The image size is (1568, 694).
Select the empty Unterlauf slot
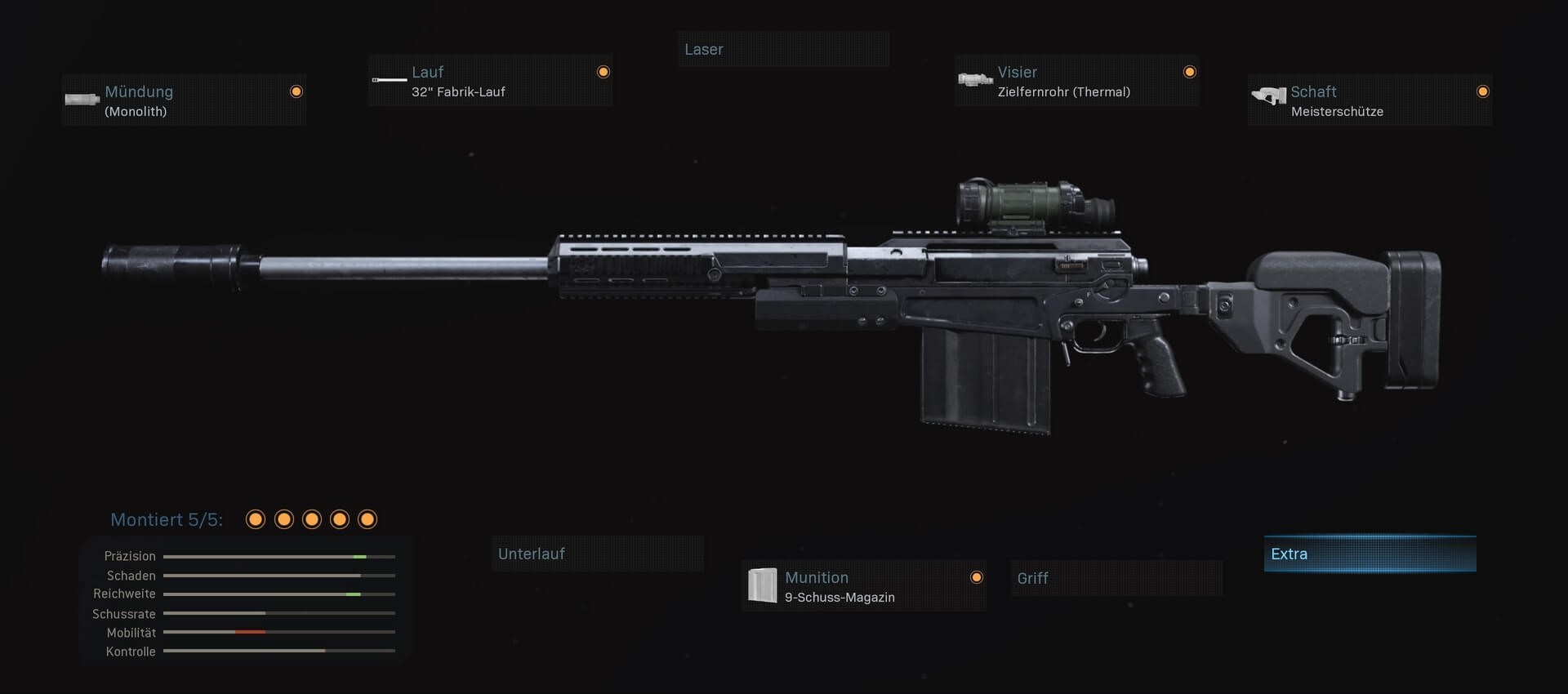point(597,554)
